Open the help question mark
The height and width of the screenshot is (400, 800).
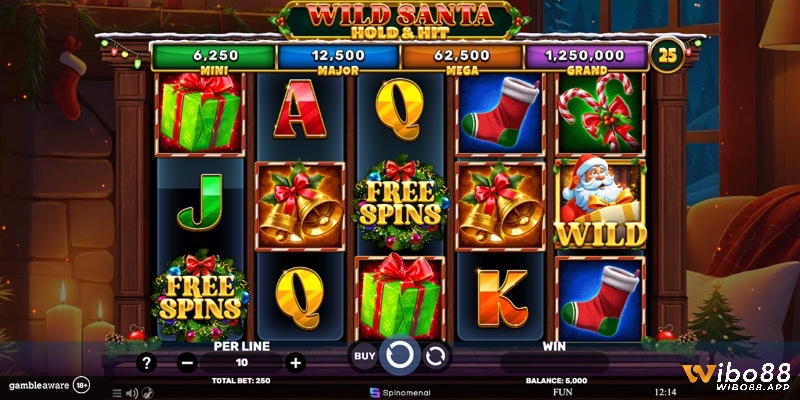[147, 363]
